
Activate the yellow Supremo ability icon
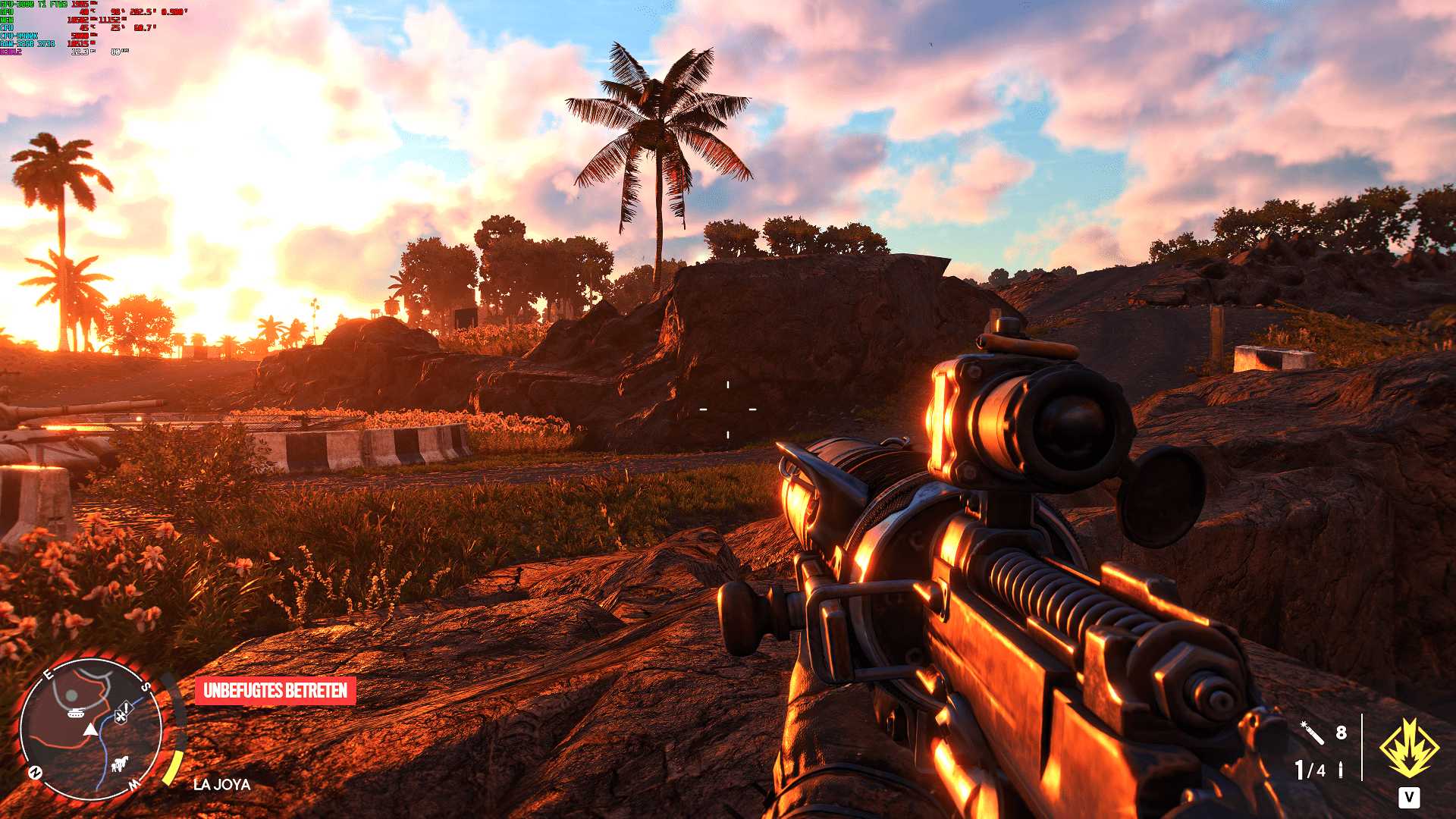click(1409, 748)
